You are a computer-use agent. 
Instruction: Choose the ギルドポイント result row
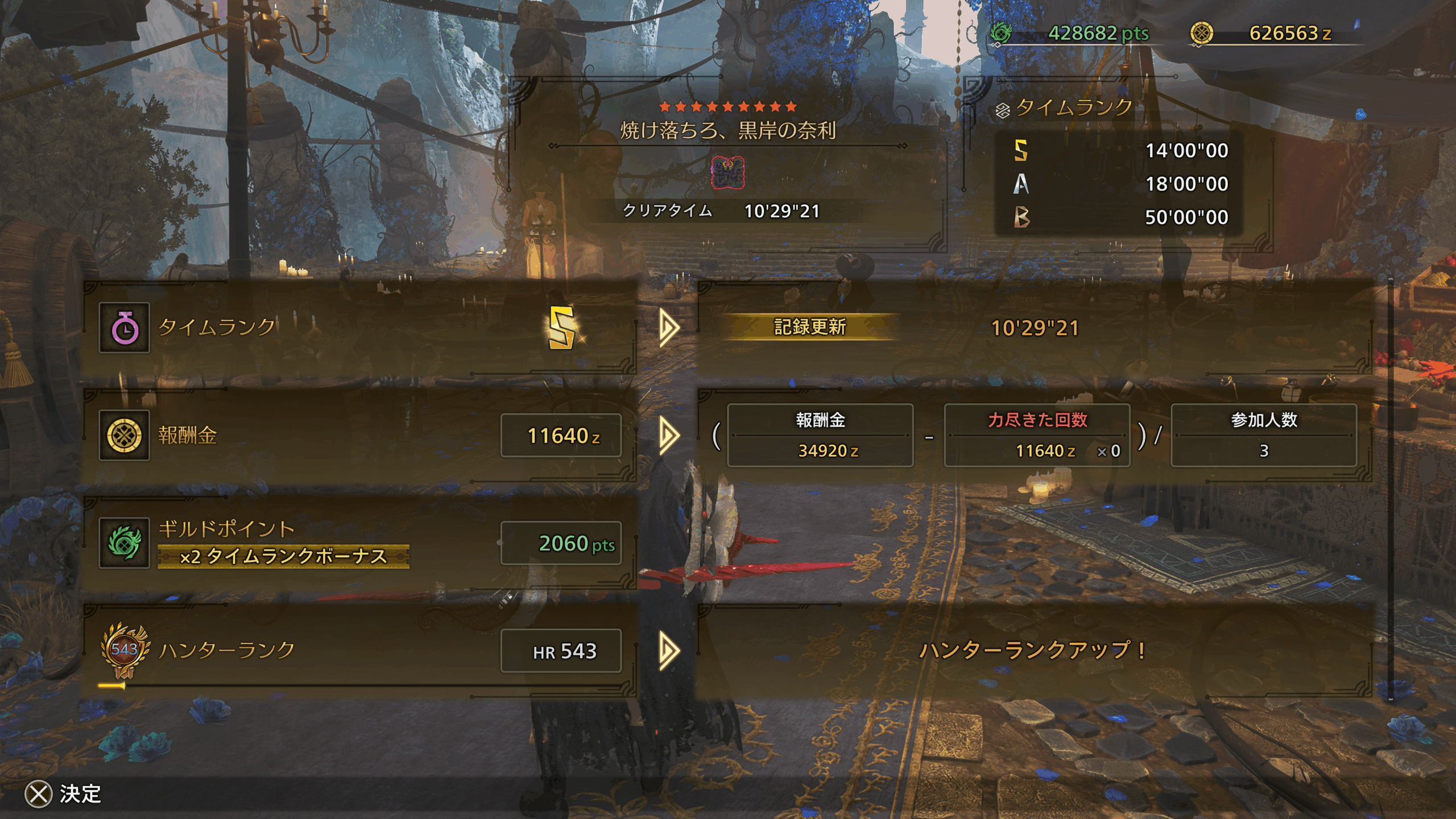click(x=359, y=543)
